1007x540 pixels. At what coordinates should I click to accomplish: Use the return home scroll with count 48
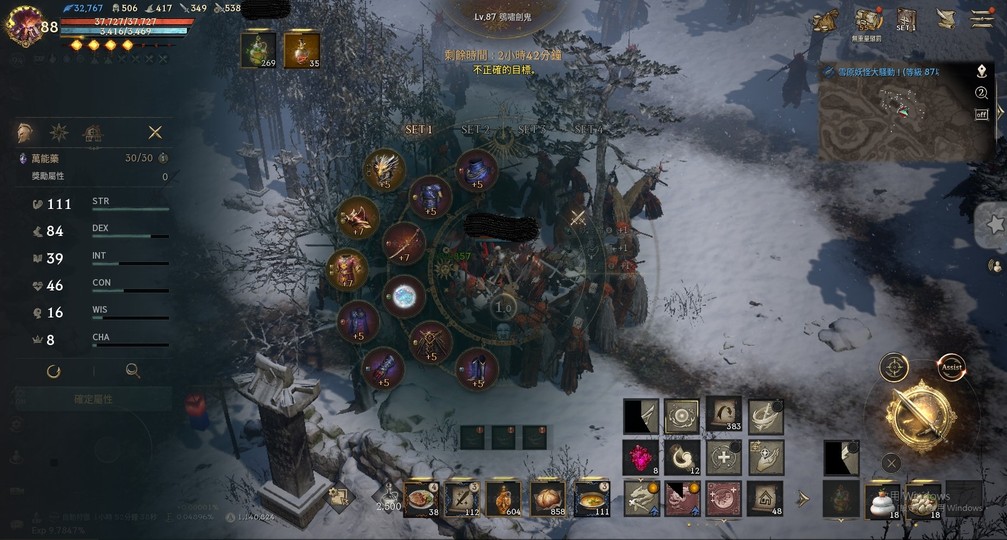click(766, 496)
